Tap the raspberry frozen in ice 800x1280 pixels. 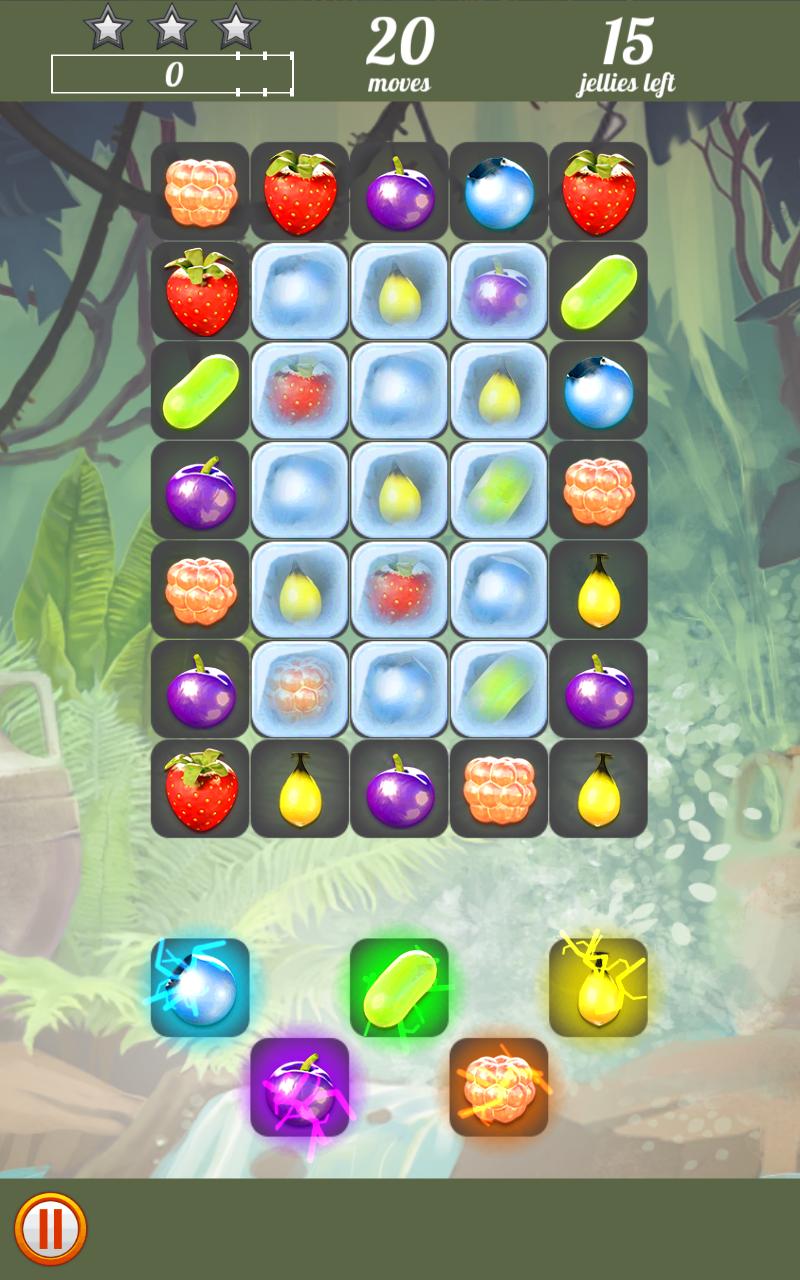[300, 689]
